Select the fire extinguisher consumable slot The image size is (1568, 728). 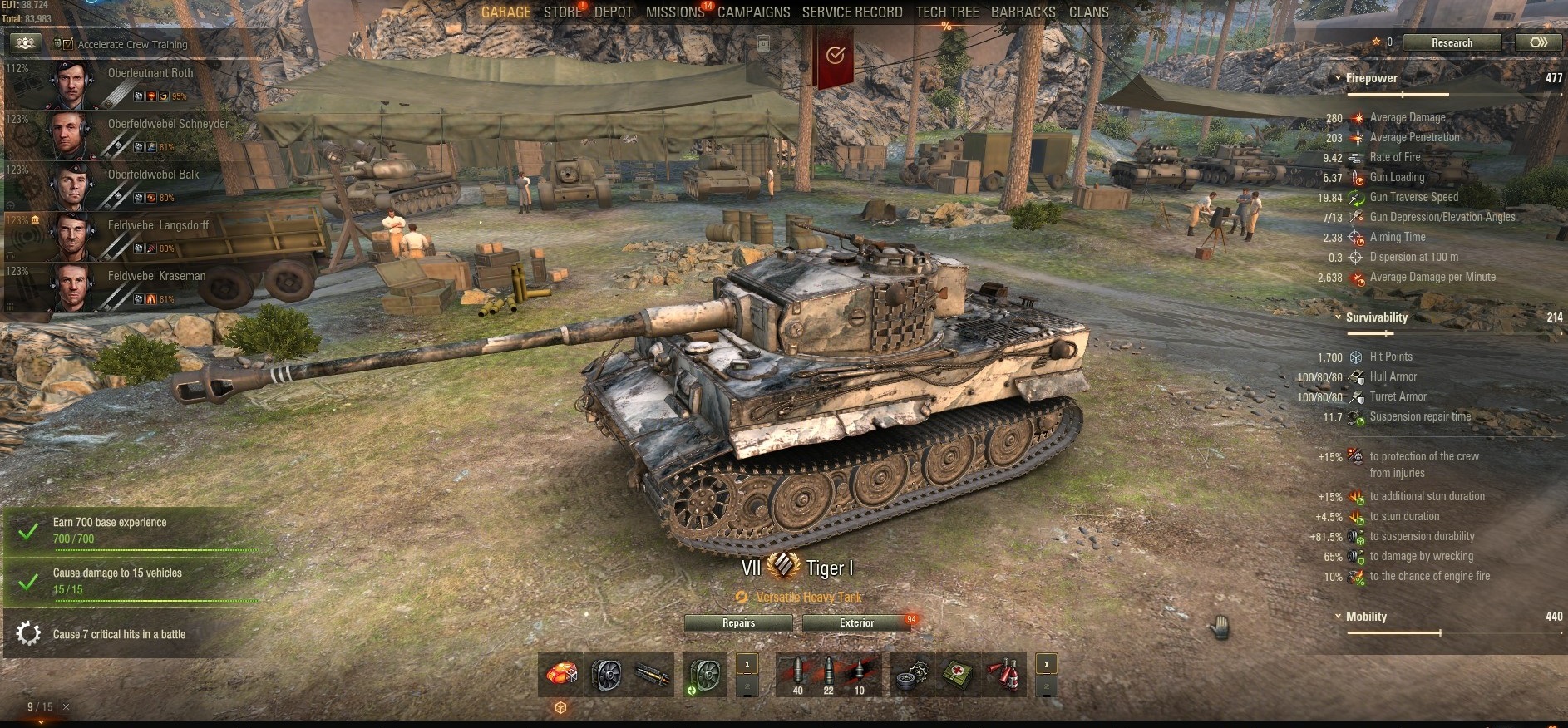[1005, 675]
